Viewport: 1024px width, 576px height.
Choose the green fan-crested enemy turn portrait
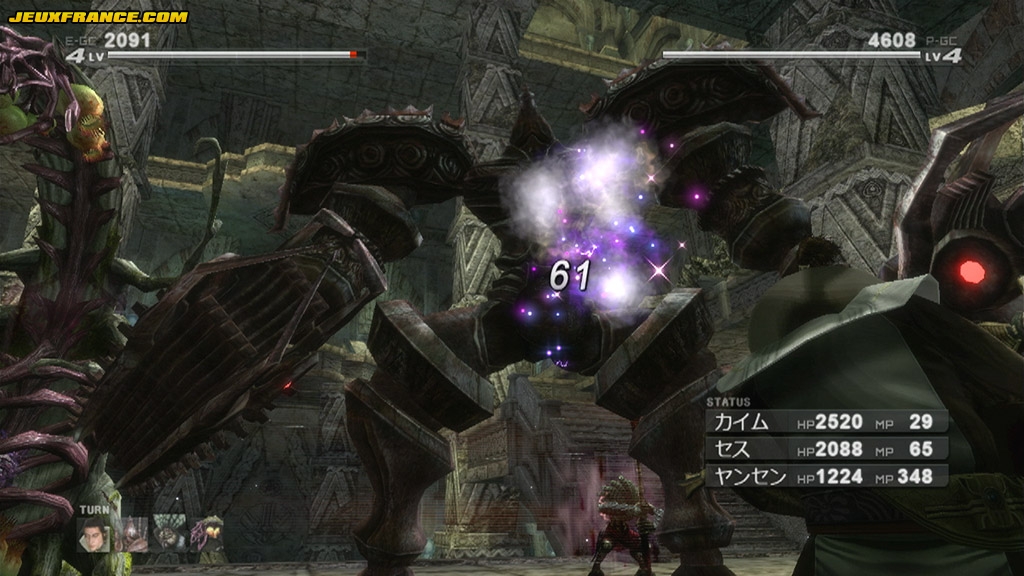(x=169, y=533)
